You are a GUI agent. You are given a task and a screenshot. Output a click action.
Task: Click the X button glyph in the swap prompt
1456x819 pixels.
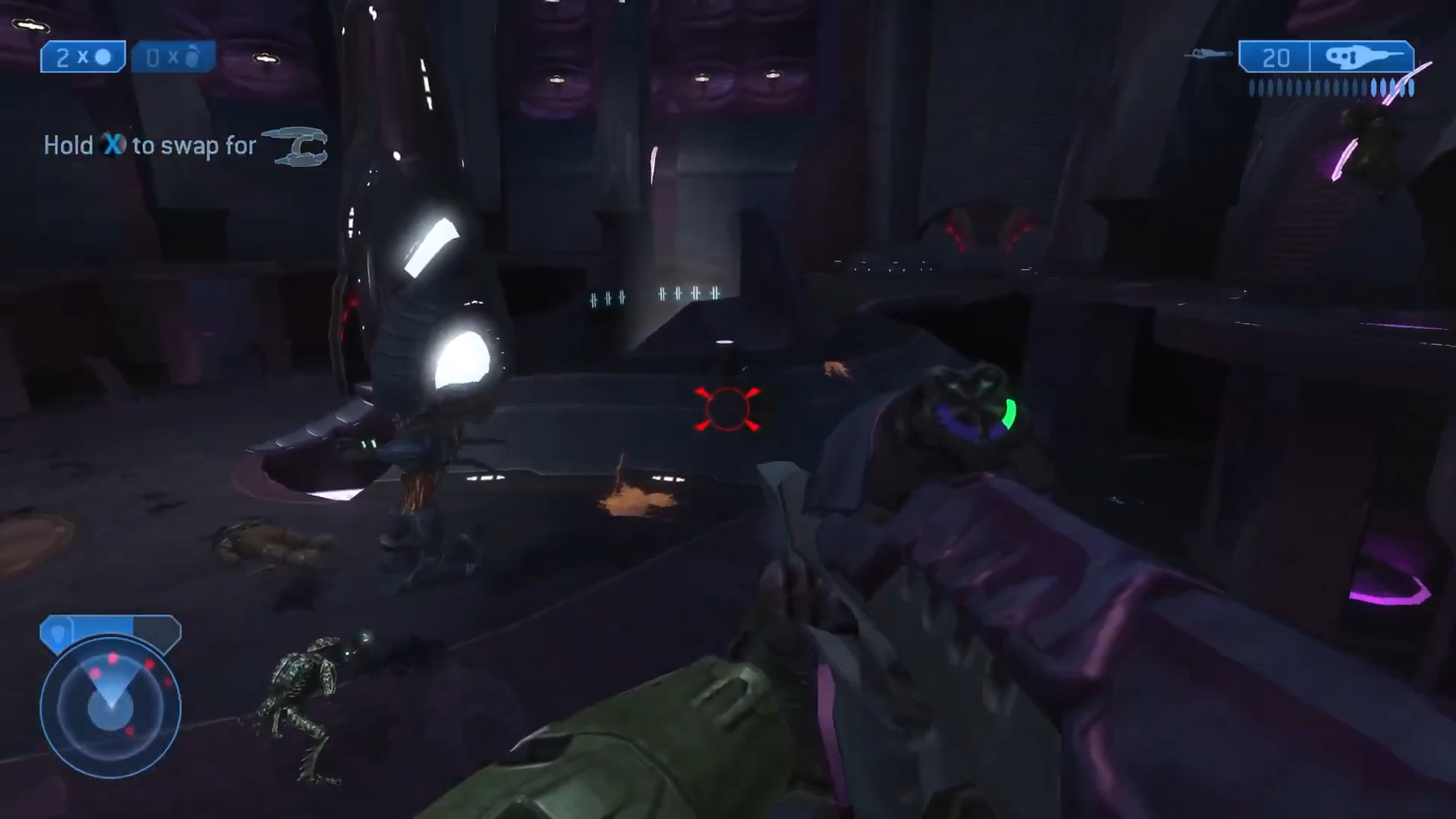tap(113, 145)
